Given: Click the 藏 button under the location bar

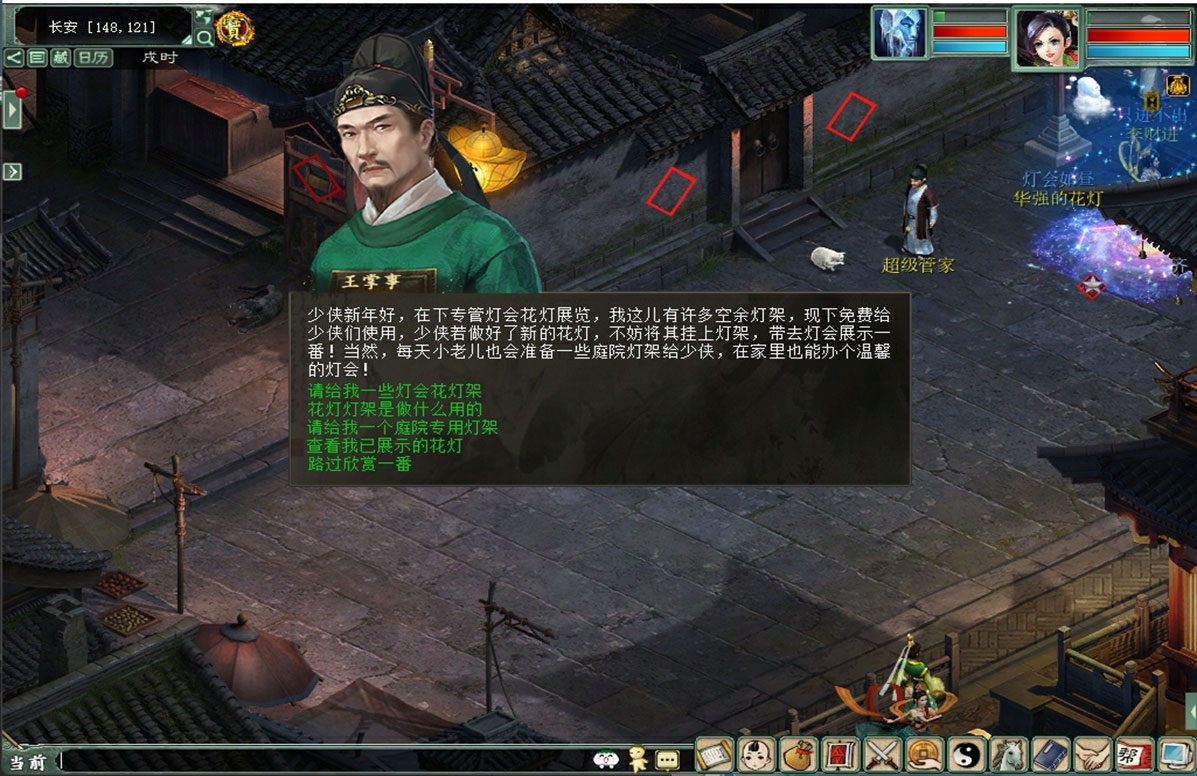Looking at the screenshot, I should click(61, 57).
